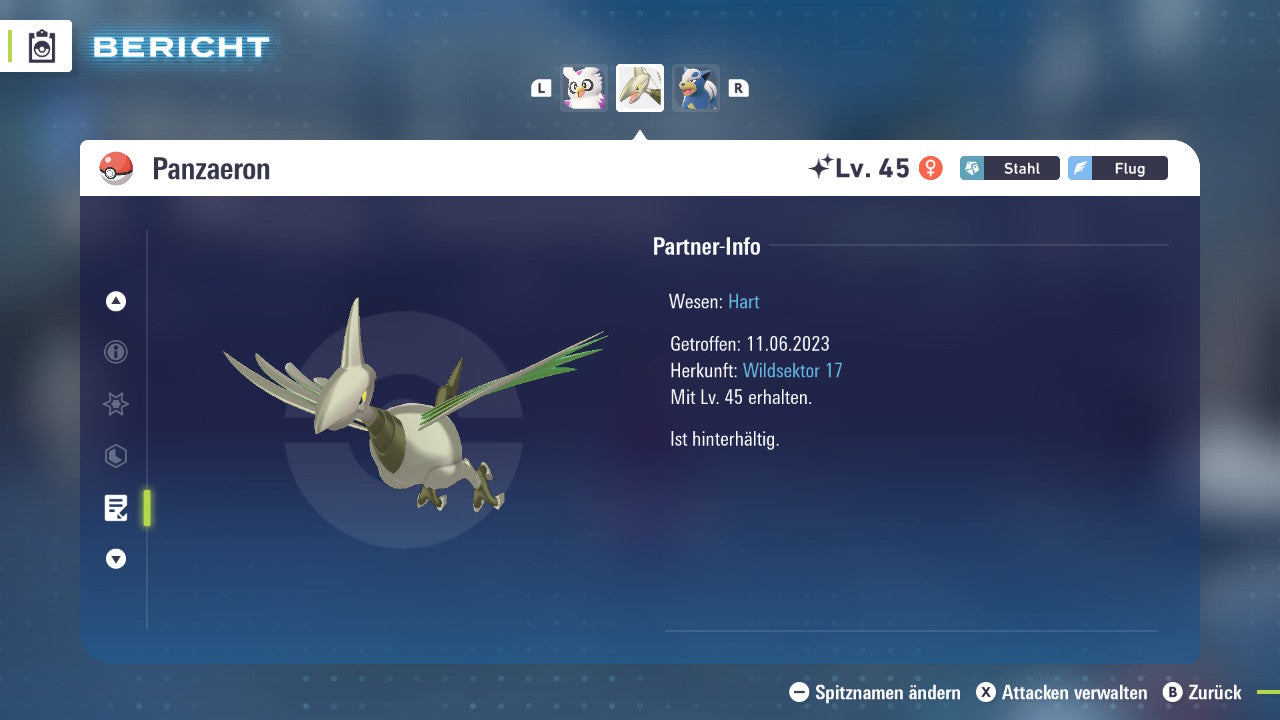Image resolution: width=1280 pixels, height=720 pixels.
Task: Expand the downward arrow below the sidebar
Action: click(x=115, y=559)
